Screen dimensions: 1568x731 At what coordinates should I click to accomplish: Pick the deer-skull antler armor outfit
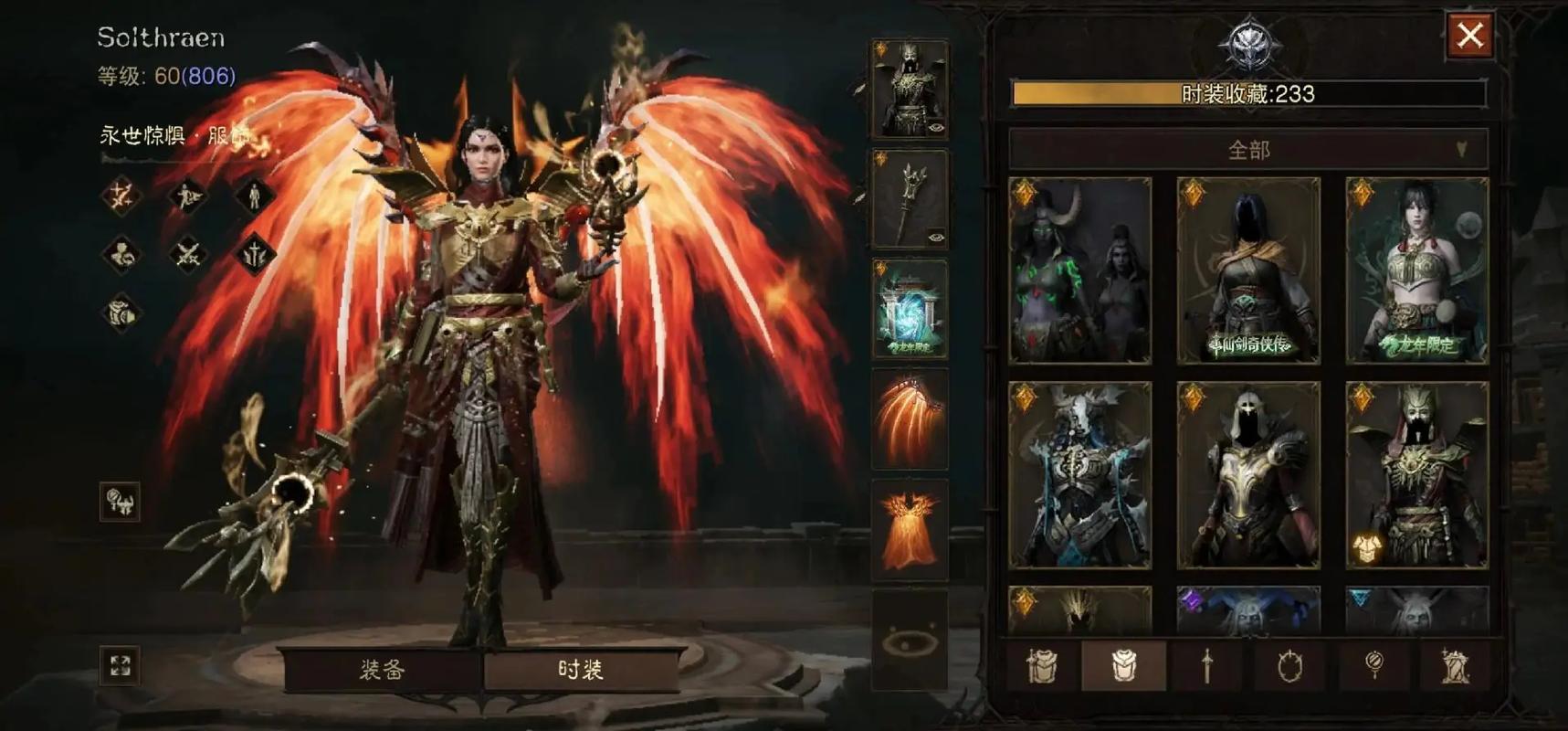coord(1079,475)
